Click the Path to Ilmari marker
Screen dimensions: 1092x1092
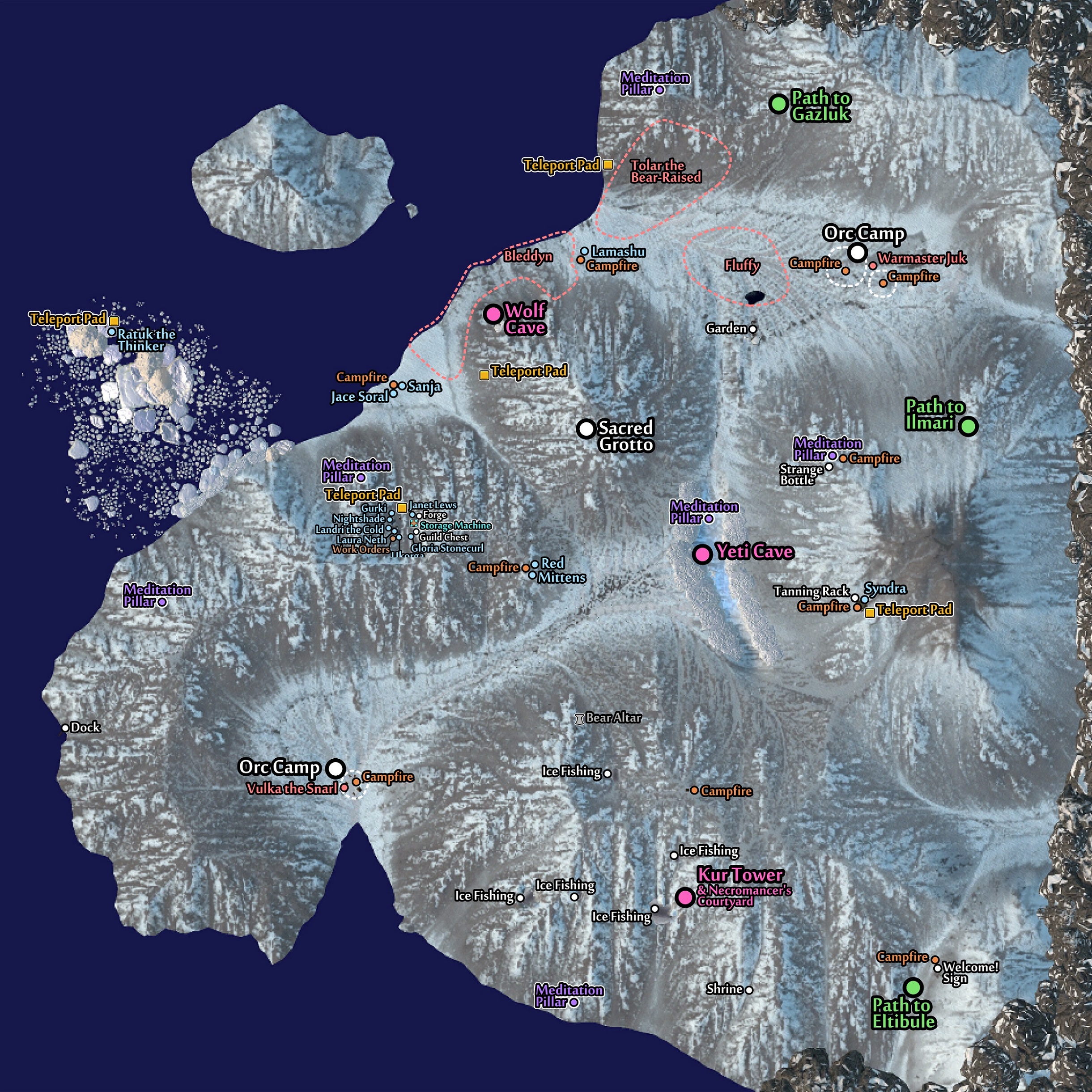click(x=968, y=426)
